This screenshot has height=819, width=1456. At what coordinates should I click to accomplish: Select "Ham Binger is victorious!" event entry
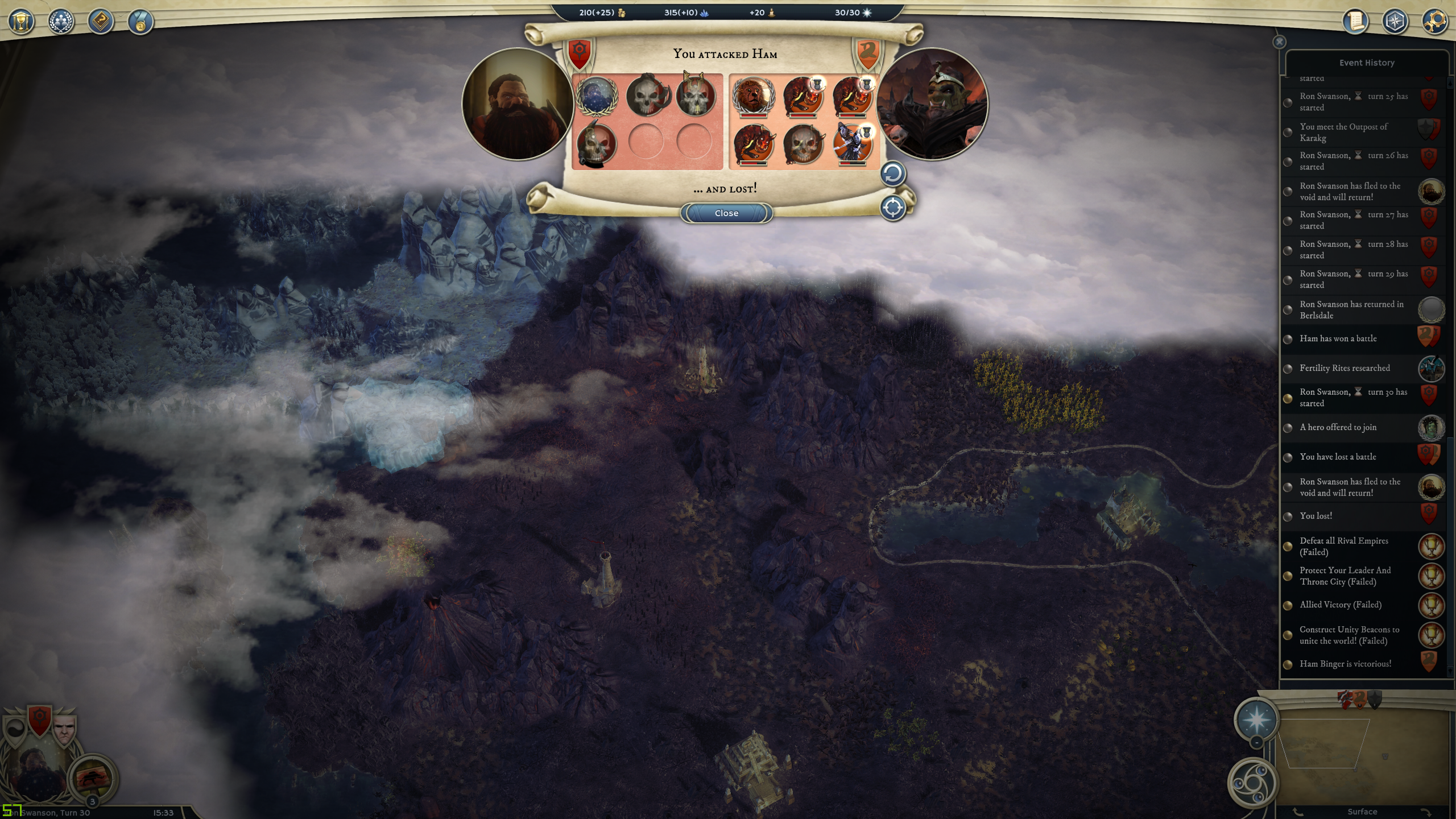point(1345,664)
